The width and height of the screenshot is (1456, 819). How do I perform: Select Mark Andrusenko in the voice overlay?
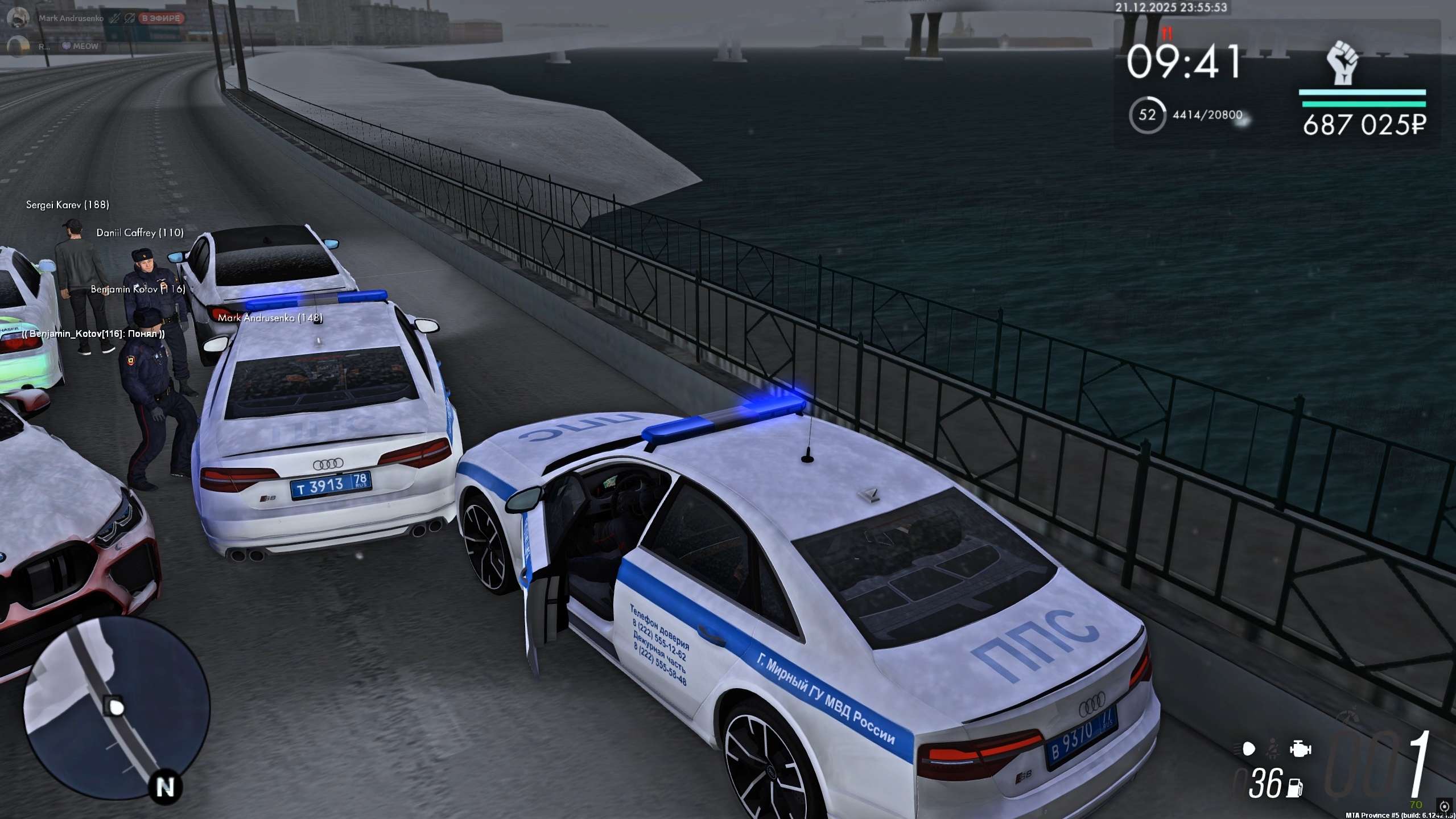tap(71, 18)
